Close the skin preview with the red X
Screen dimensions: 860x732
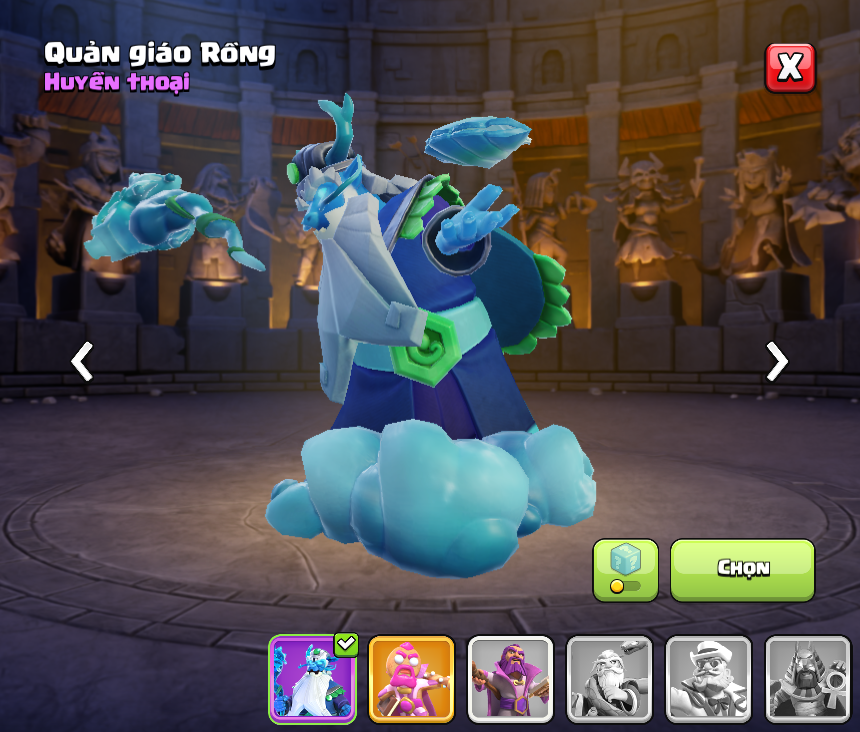point(790,68)
